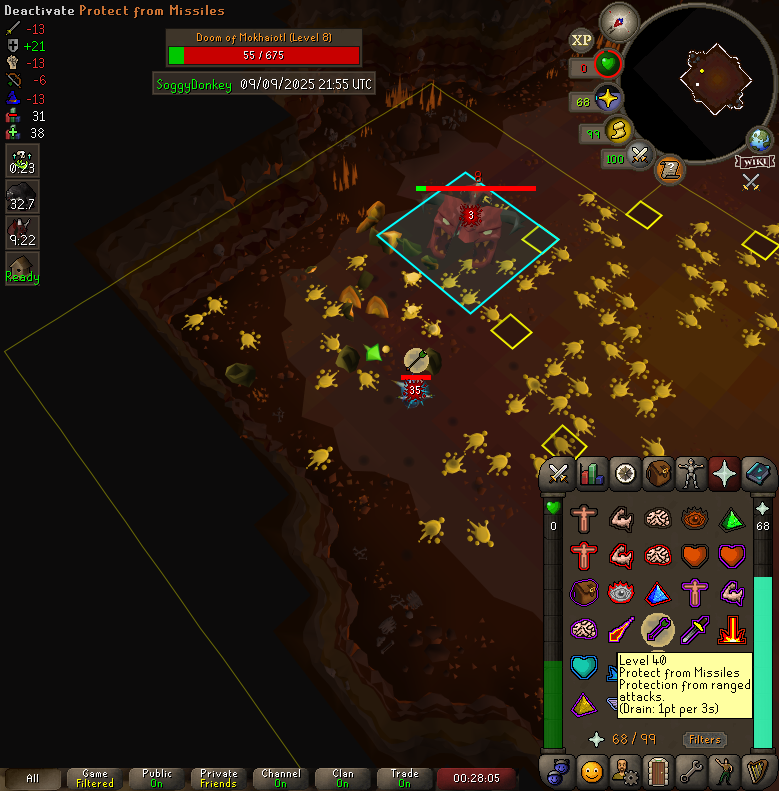Image resolution: width=779 pixels, height=791 pixels.
Task: Toggle the Run energy orb
Action: point(618,131)
